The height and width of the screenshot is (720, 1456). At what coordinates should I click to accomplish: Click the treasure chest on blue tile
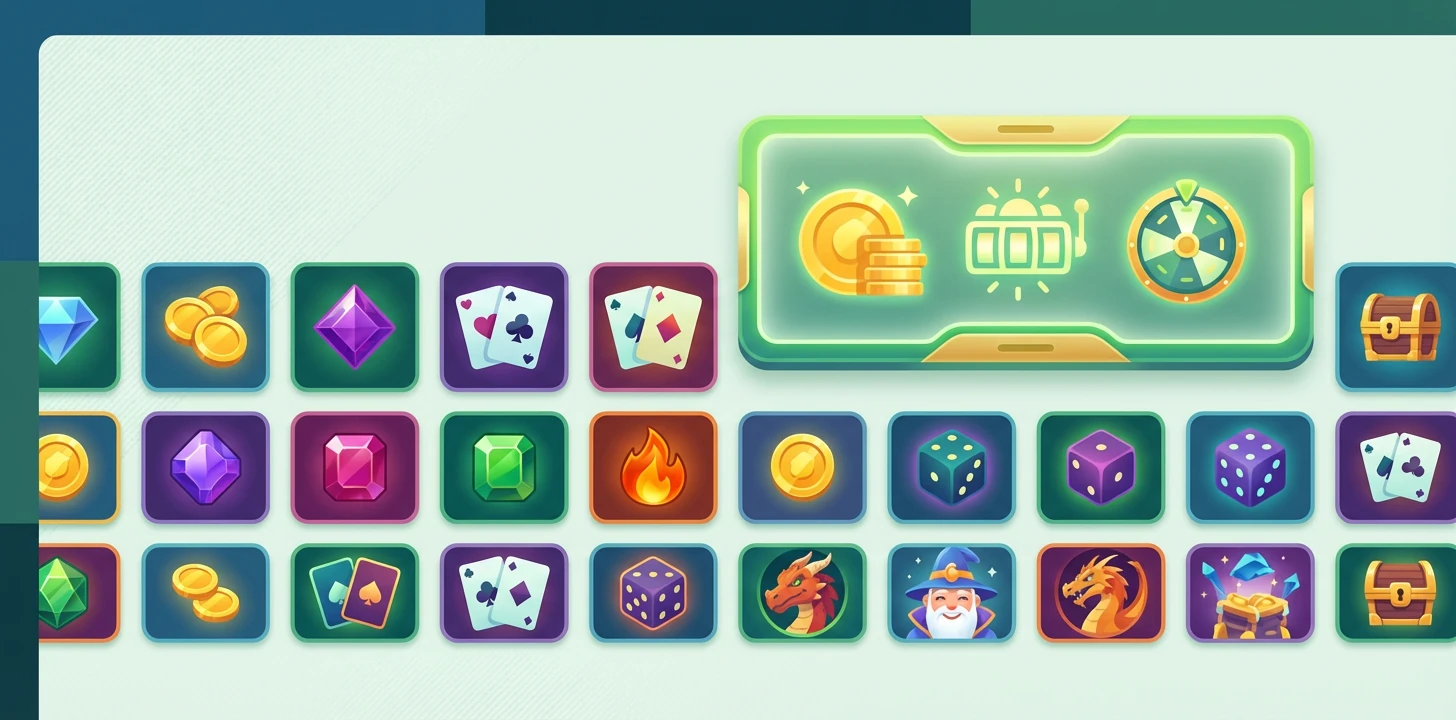[x=1397, y=327]
